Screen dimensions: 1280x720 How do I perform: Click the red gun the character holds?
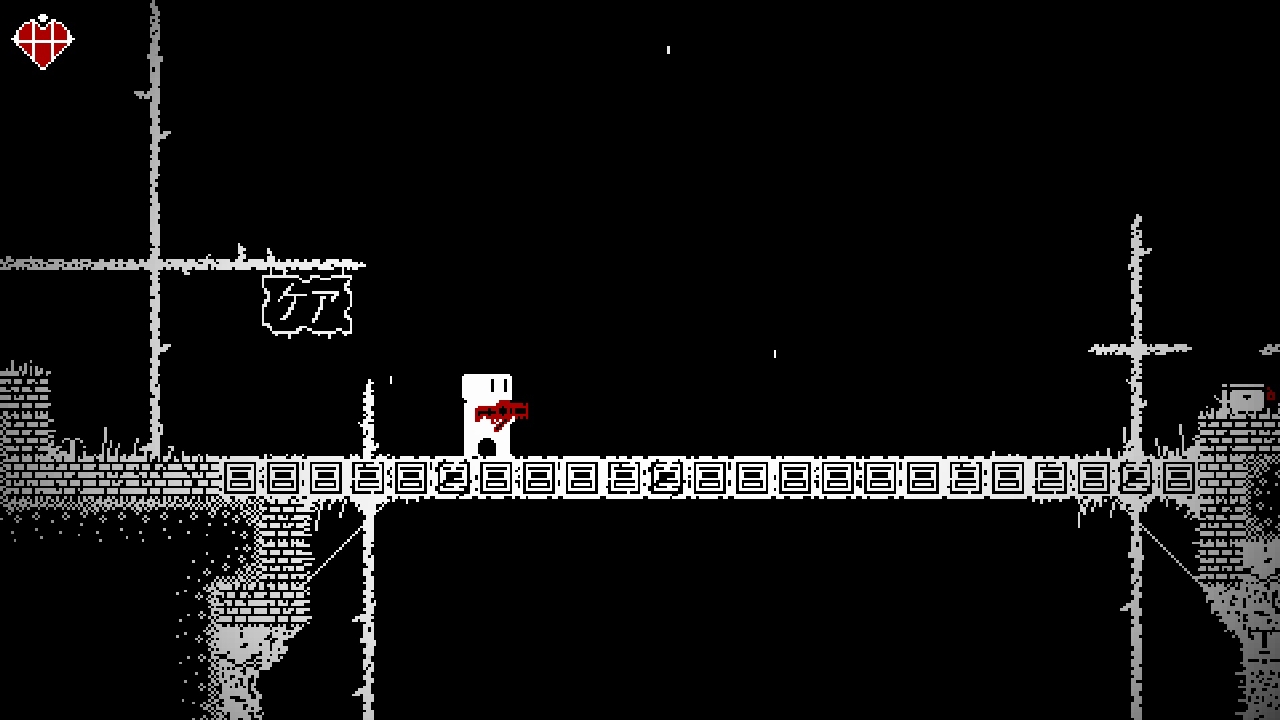(x=503, y=409)
